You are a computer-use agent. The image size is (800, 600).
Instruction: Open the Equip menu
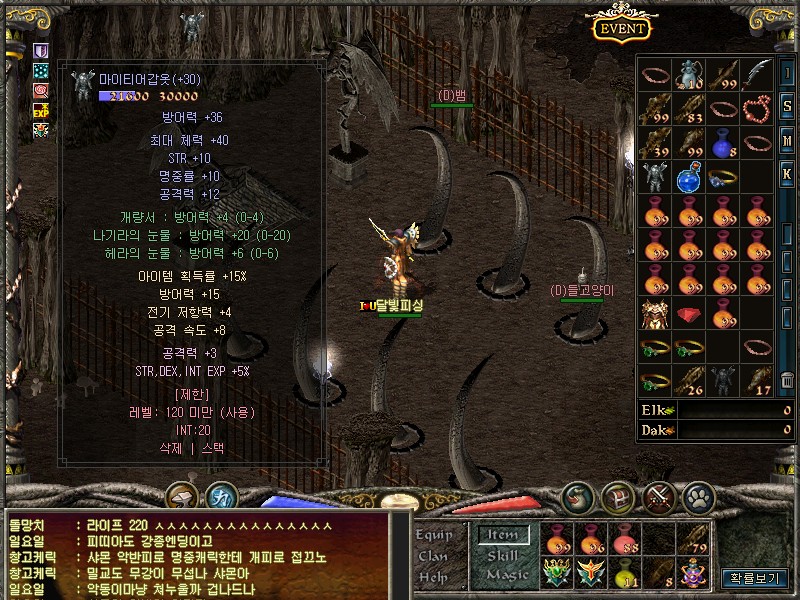[x=435, y=535]
